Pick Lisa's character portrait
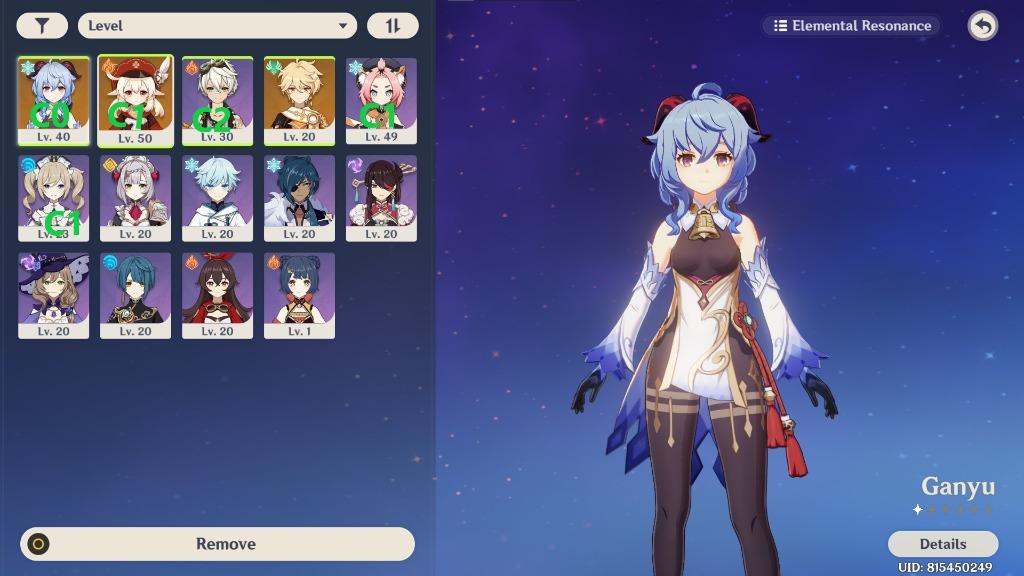The image size is (1024, 576). point(53,295)
